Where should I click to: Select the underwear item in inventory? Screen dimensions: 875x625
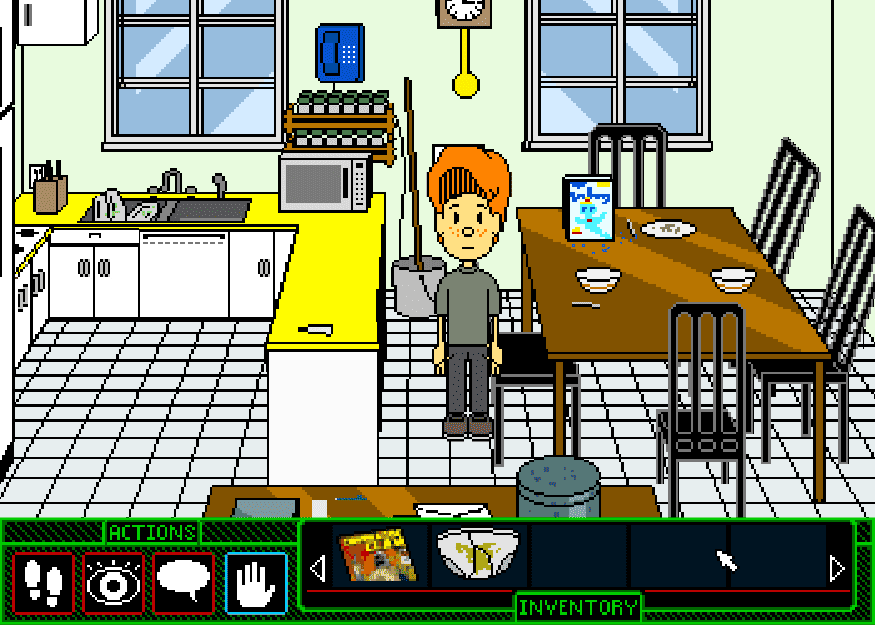478,556
